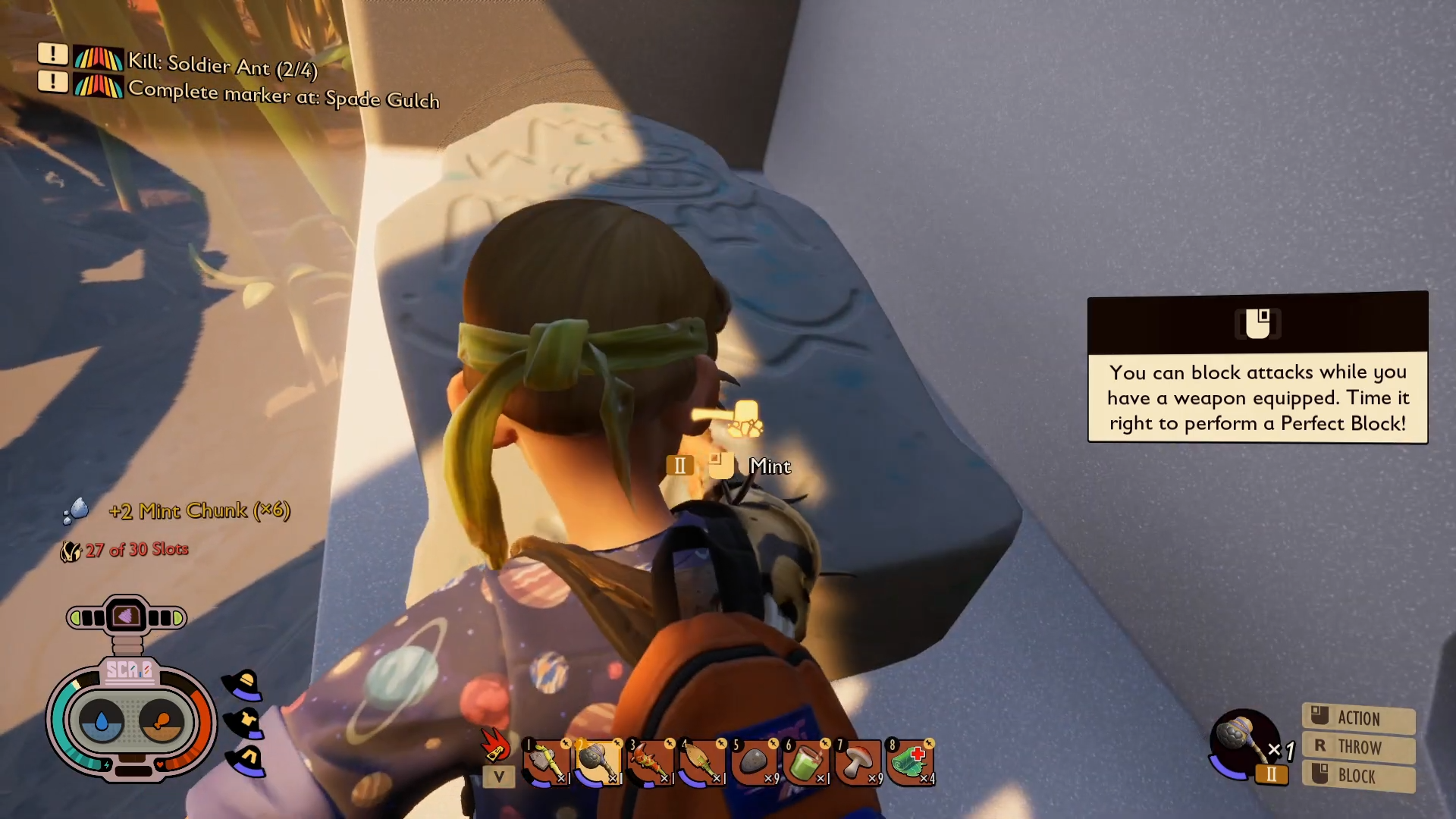
Task: Click the Mint Chunk pickup notification
Action: tap(199, 510)
